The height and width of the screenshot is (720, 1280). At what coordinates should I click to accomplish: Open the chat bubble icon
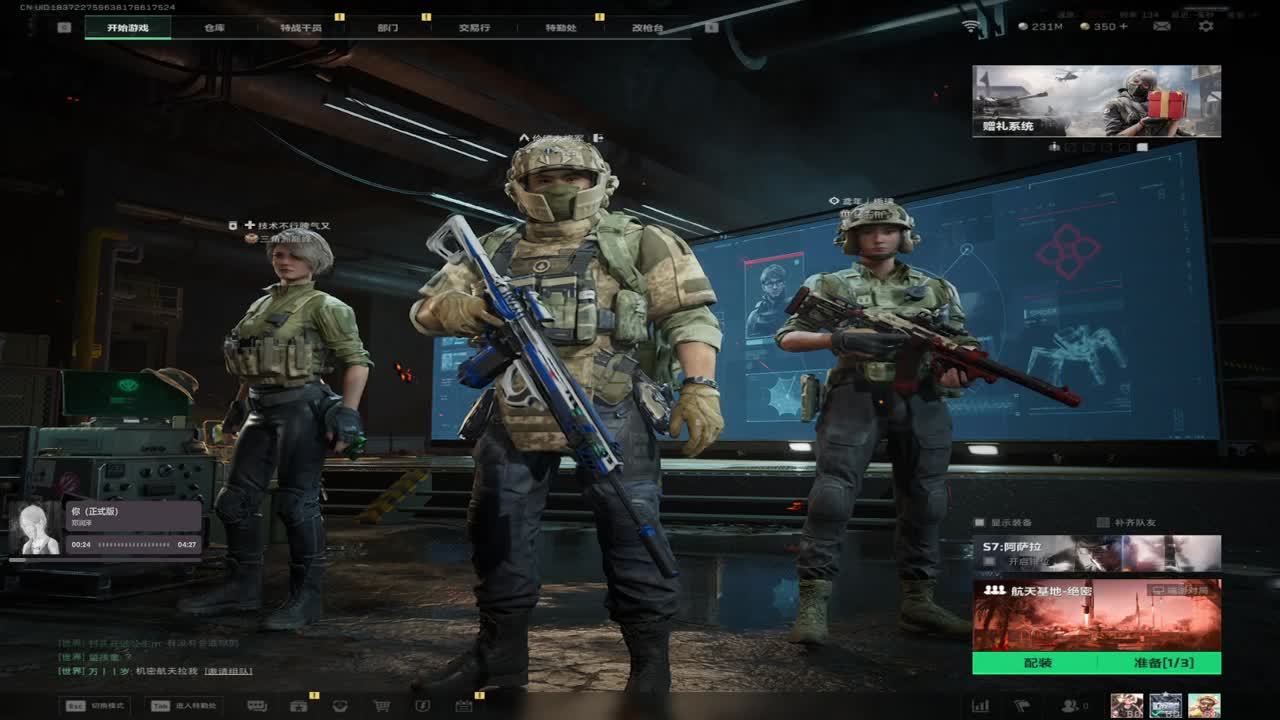click(257, 706)
